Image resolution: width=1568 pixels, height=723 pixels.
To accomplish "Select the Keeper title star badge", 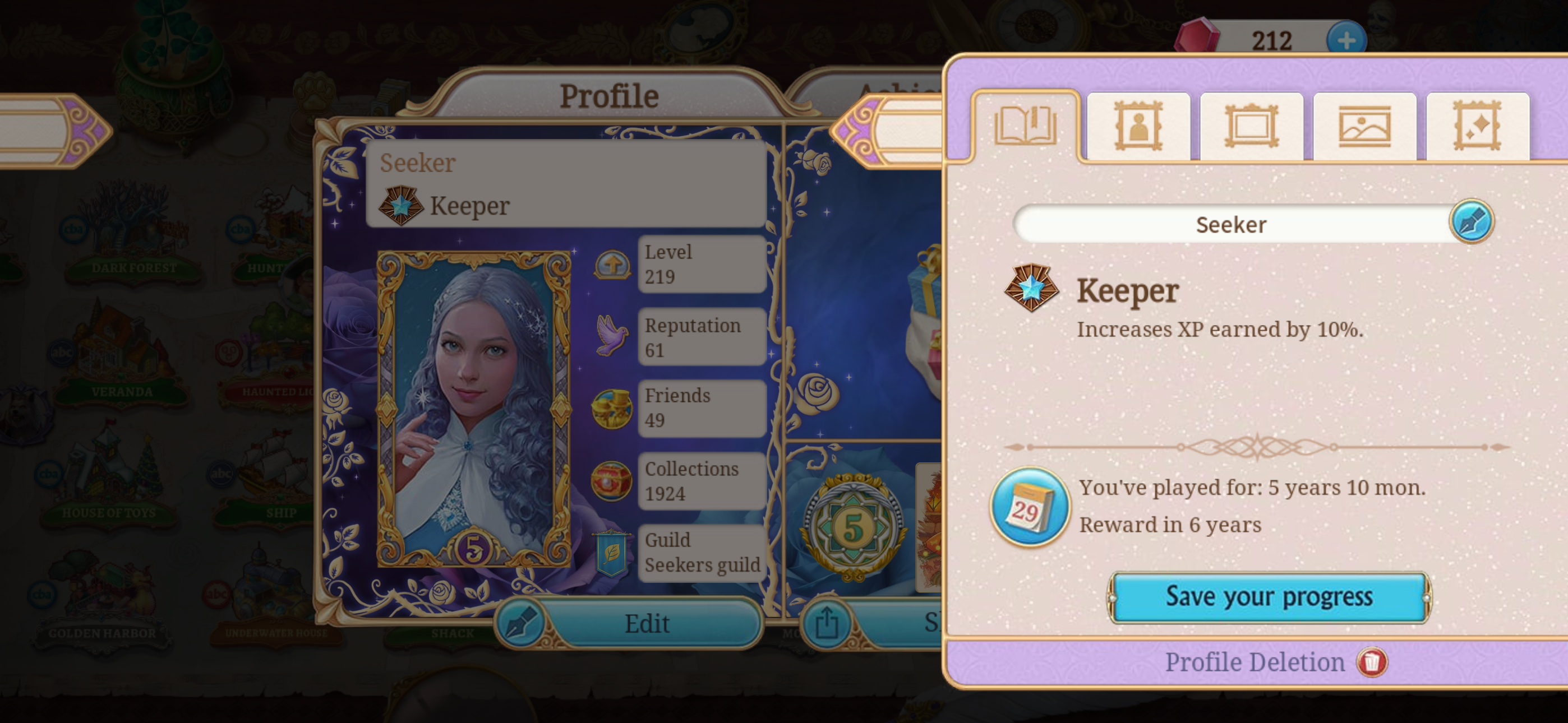I will pyautogui.click(x=1031, y=289).
